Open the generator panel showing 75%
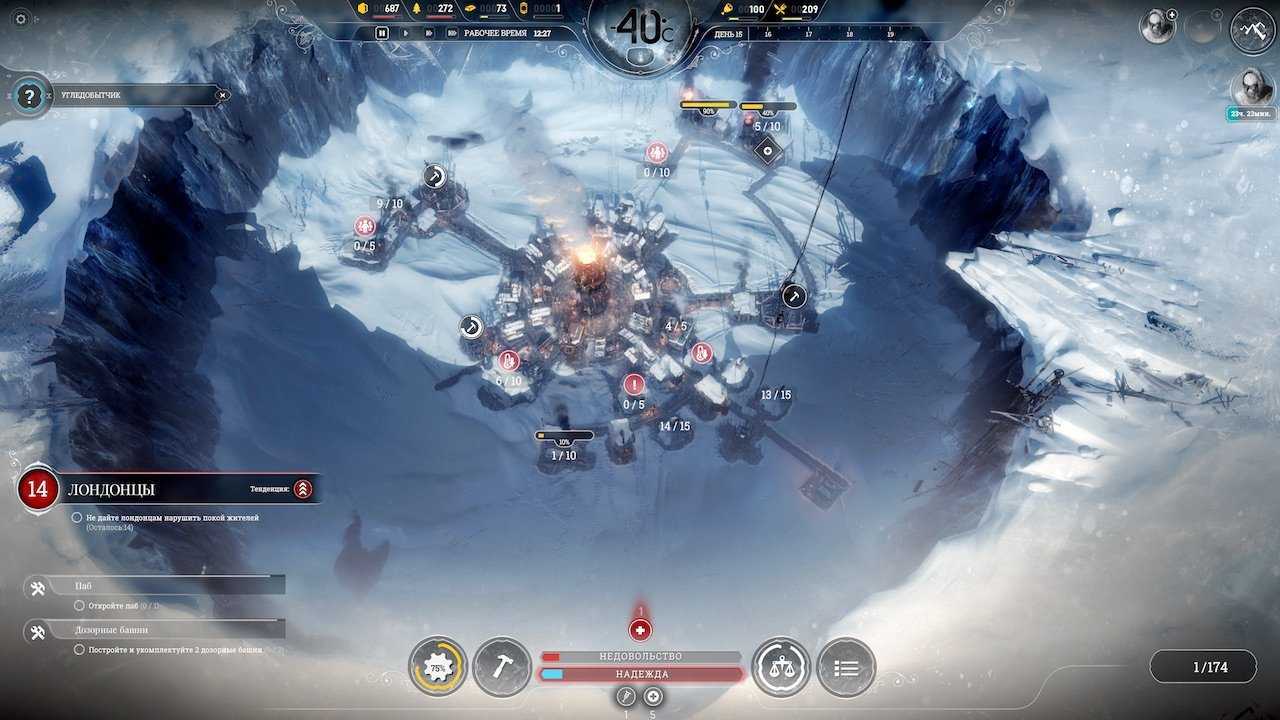This screenshot has width=1280, height=720. tap(438, 667)
